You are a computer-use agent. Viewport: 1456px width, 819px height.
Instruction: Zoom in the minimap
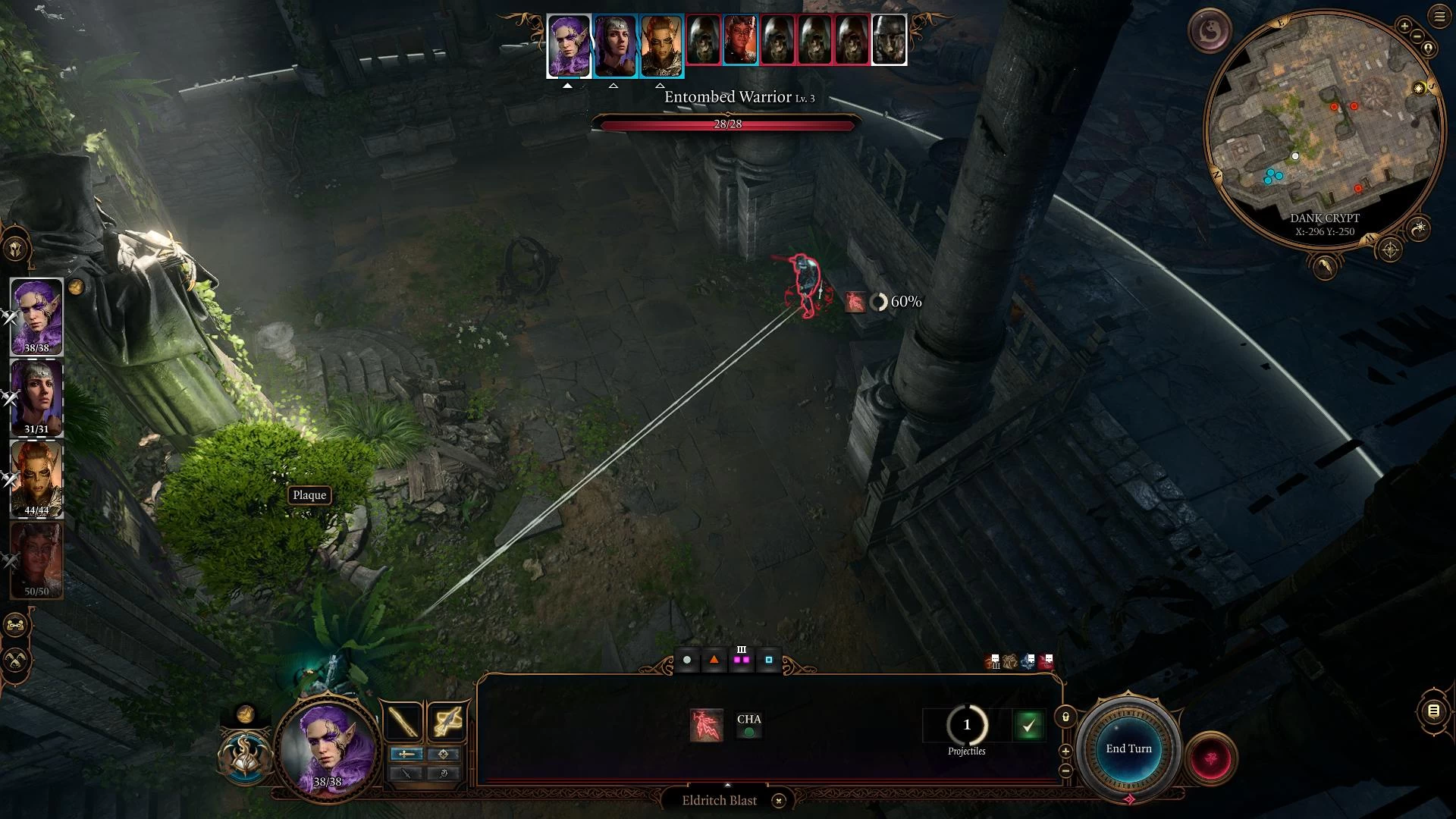pos(1404,27)
